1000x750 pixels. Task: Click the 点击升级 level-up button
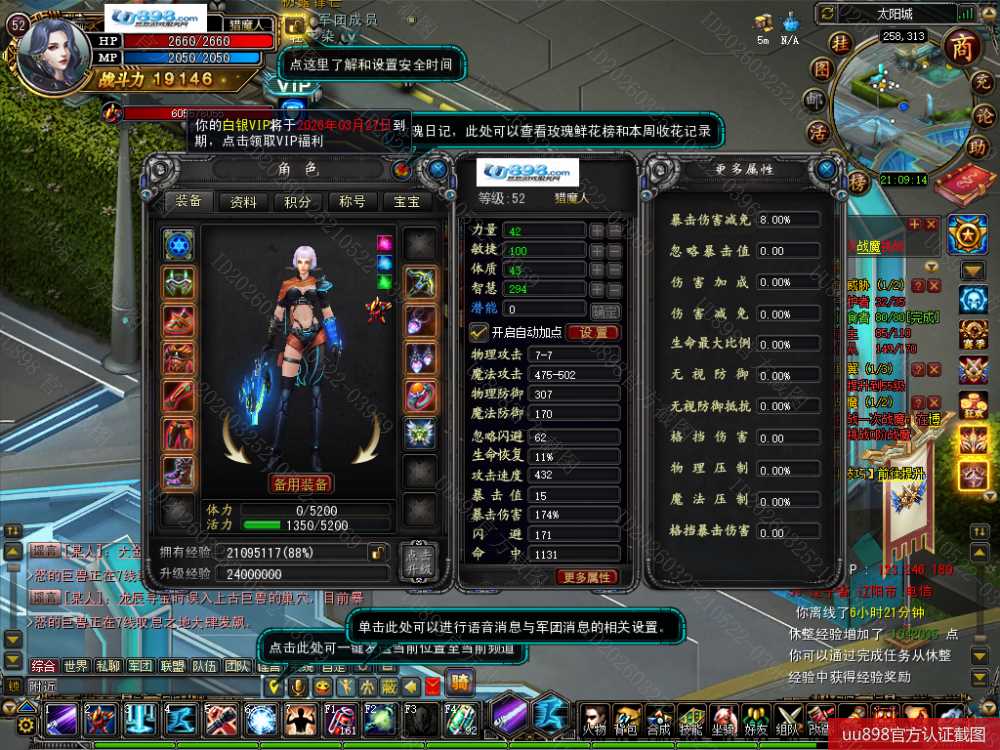pyautogui.click(x=418, y=561)
